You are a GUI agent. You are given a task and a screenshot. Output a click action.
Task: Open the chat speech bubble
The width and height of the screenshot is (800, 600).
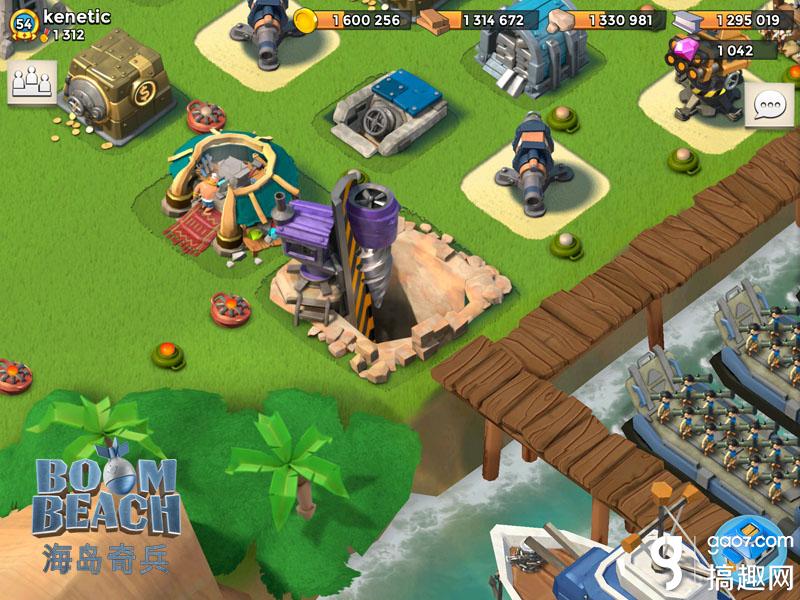pos(769,105)
